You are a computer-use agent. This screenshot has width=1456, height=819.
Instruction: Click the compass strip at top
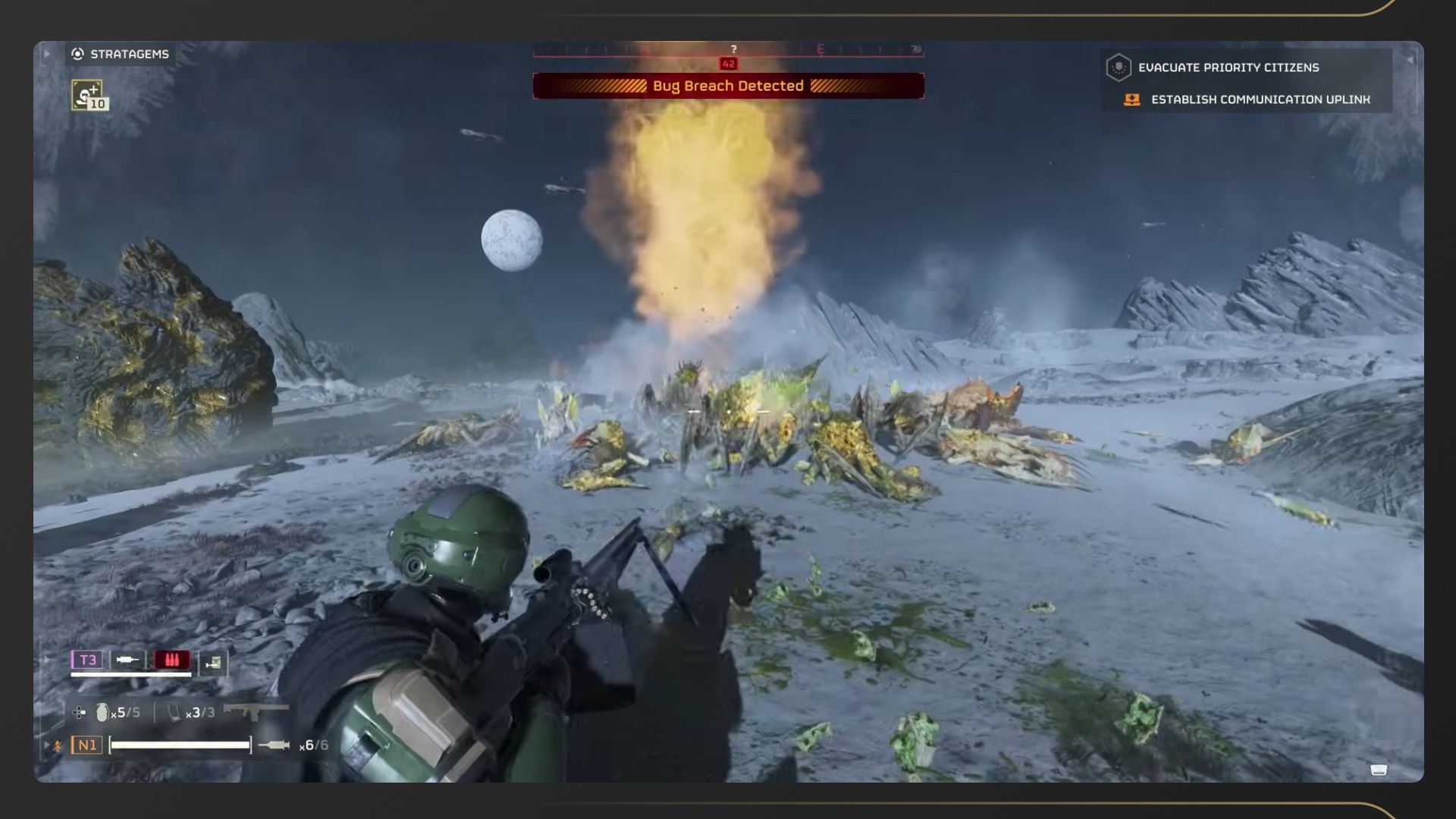tap(728, 50)
